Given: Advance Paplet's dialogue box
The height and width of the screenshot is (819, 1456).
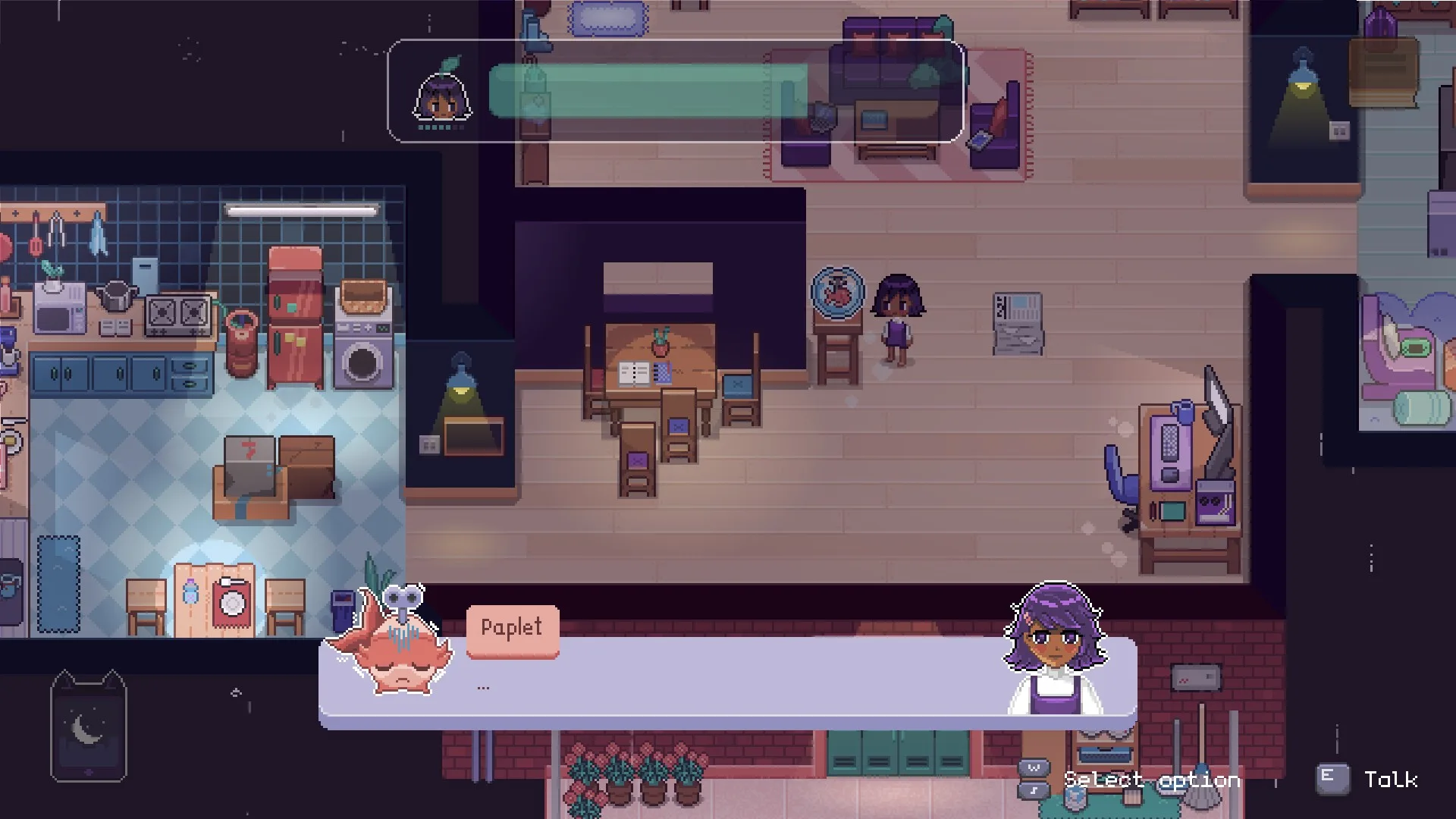Looking at the screenshot, I should (x=728, y=684).
